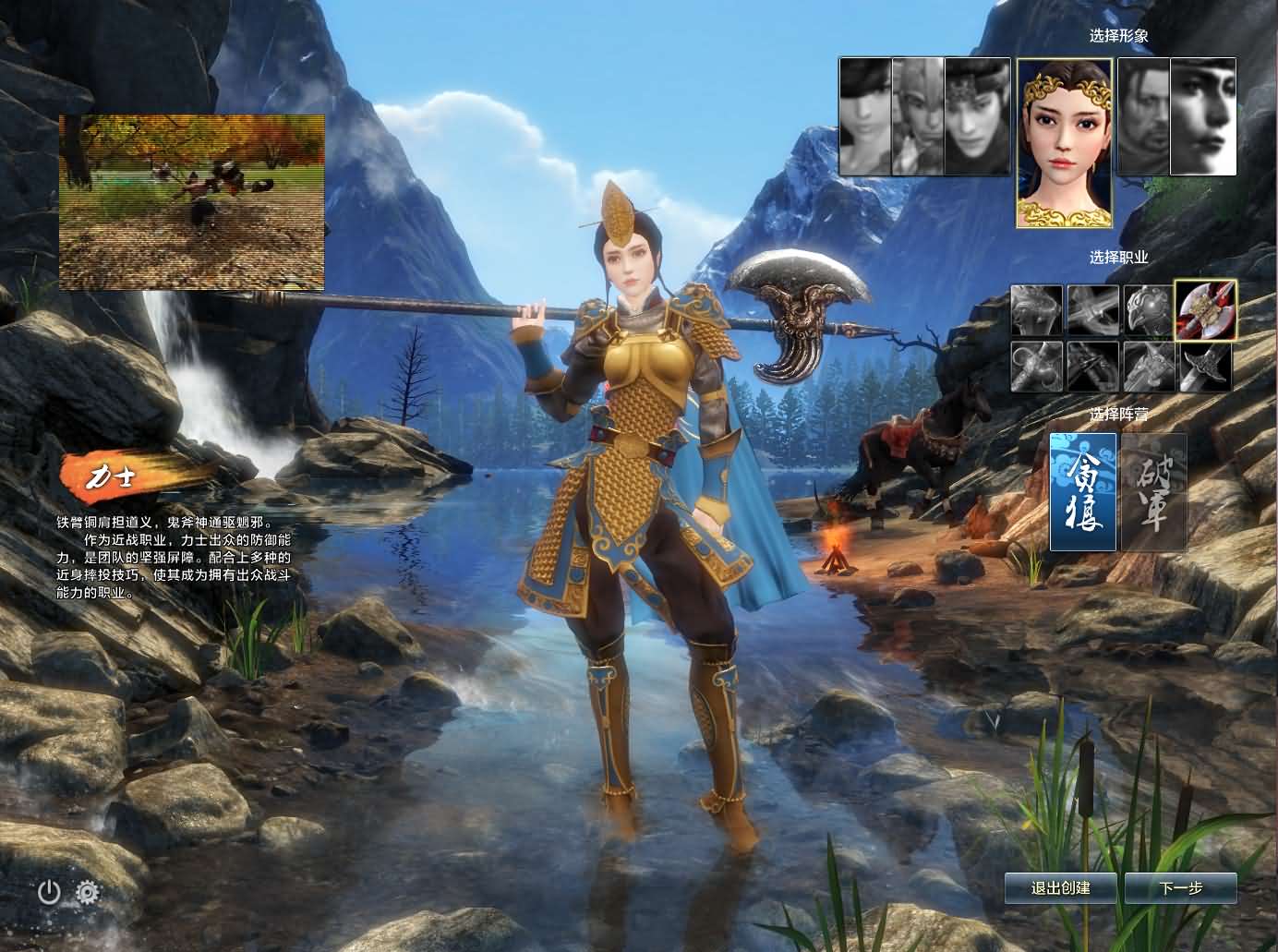Play the class preview video thumbnail
Screen dimensions: 1278x952
tap(192, 201)
